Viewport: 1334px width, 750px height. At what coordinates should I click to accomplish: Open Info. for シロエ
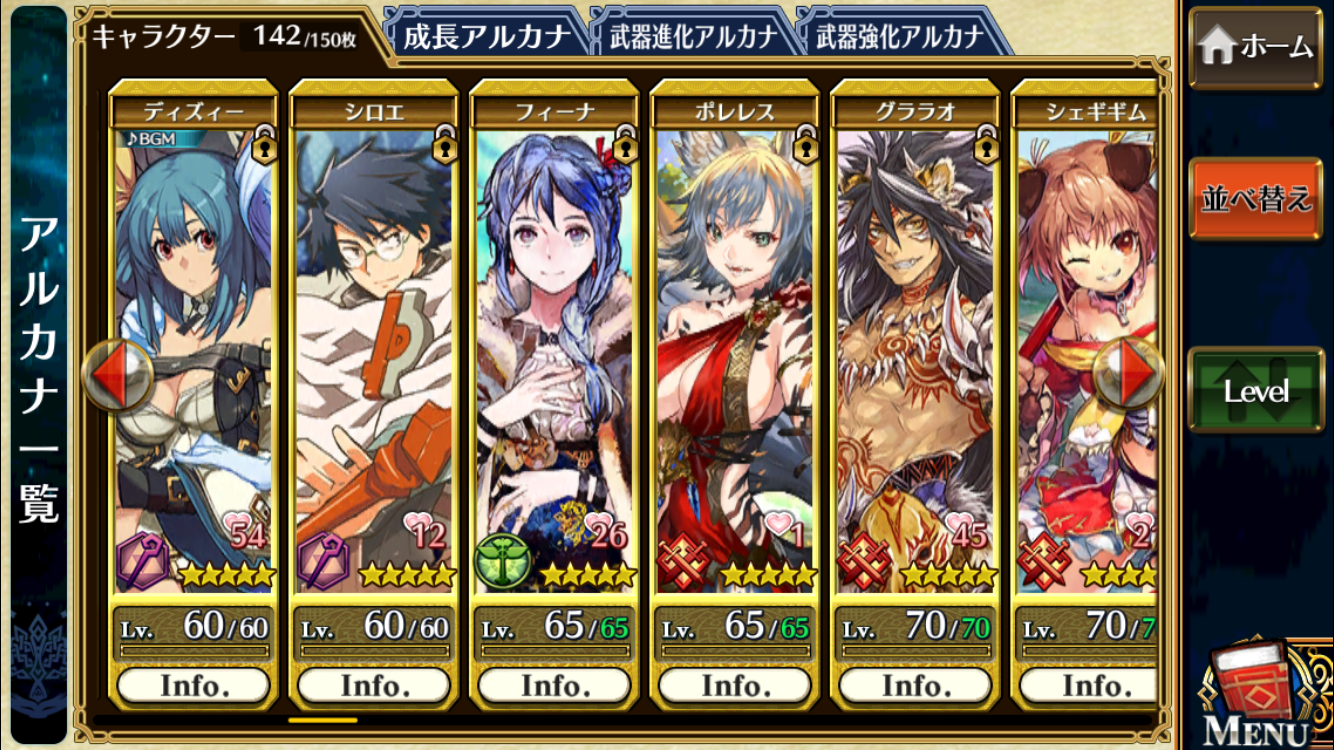[x=374, y=685]
